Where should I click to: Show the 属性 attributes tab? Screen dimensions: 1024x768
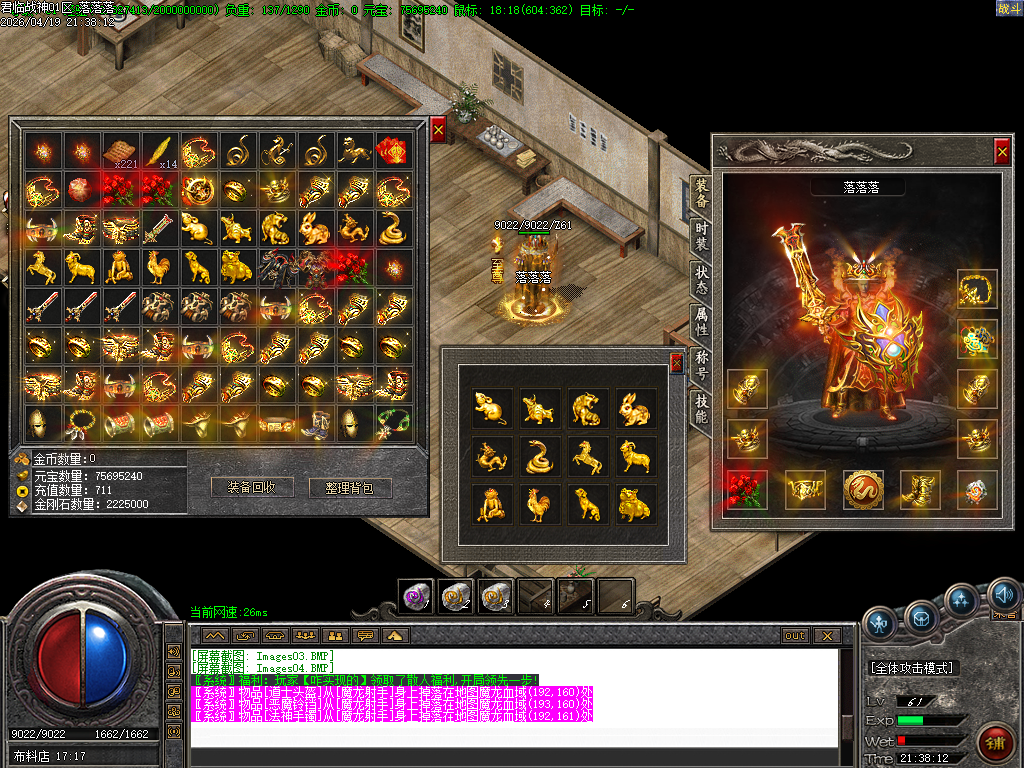pyautogui.click(x=701, y=320)
